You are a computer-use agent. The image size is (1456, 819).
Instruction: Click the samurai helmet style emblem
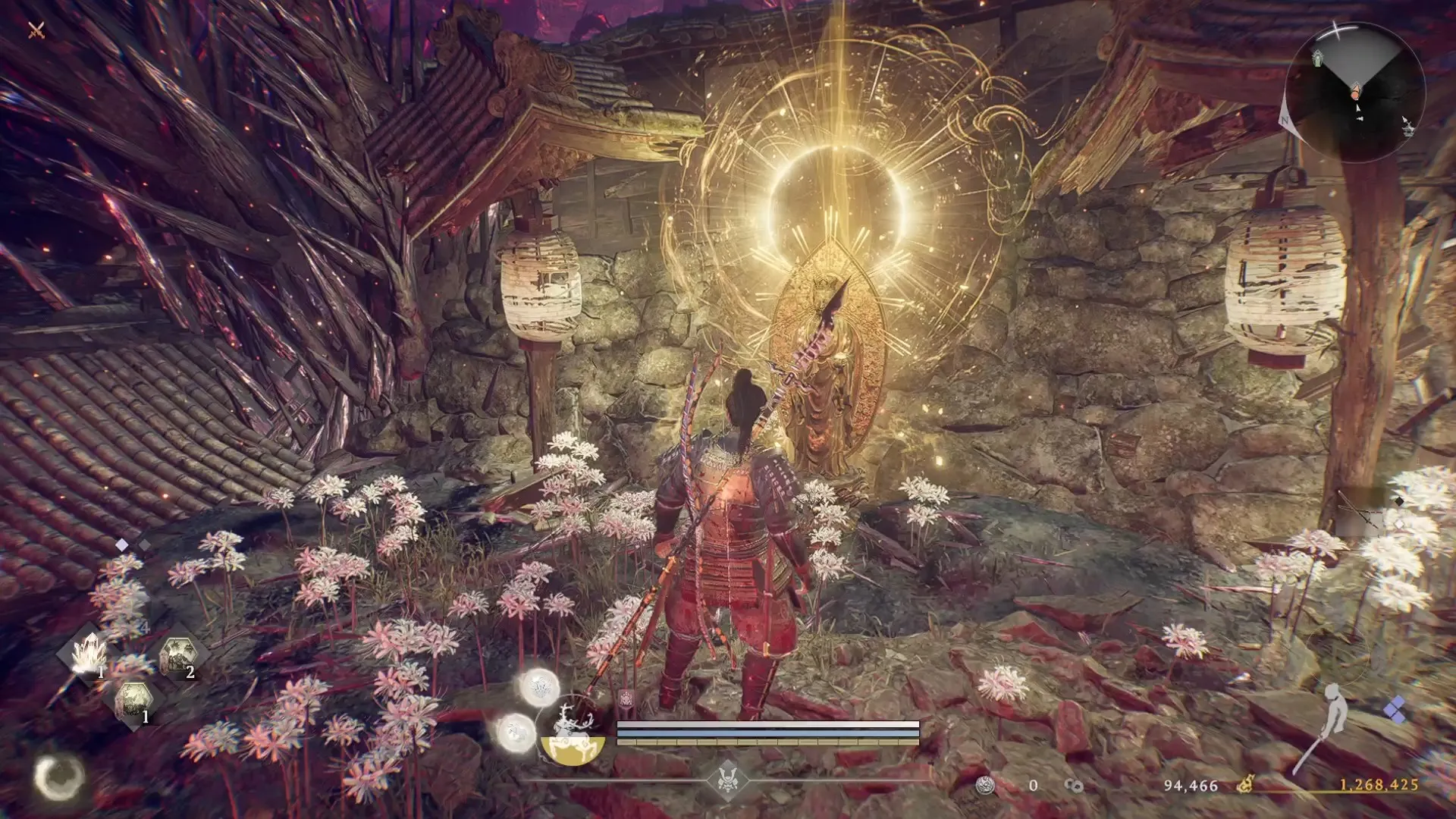727,779
